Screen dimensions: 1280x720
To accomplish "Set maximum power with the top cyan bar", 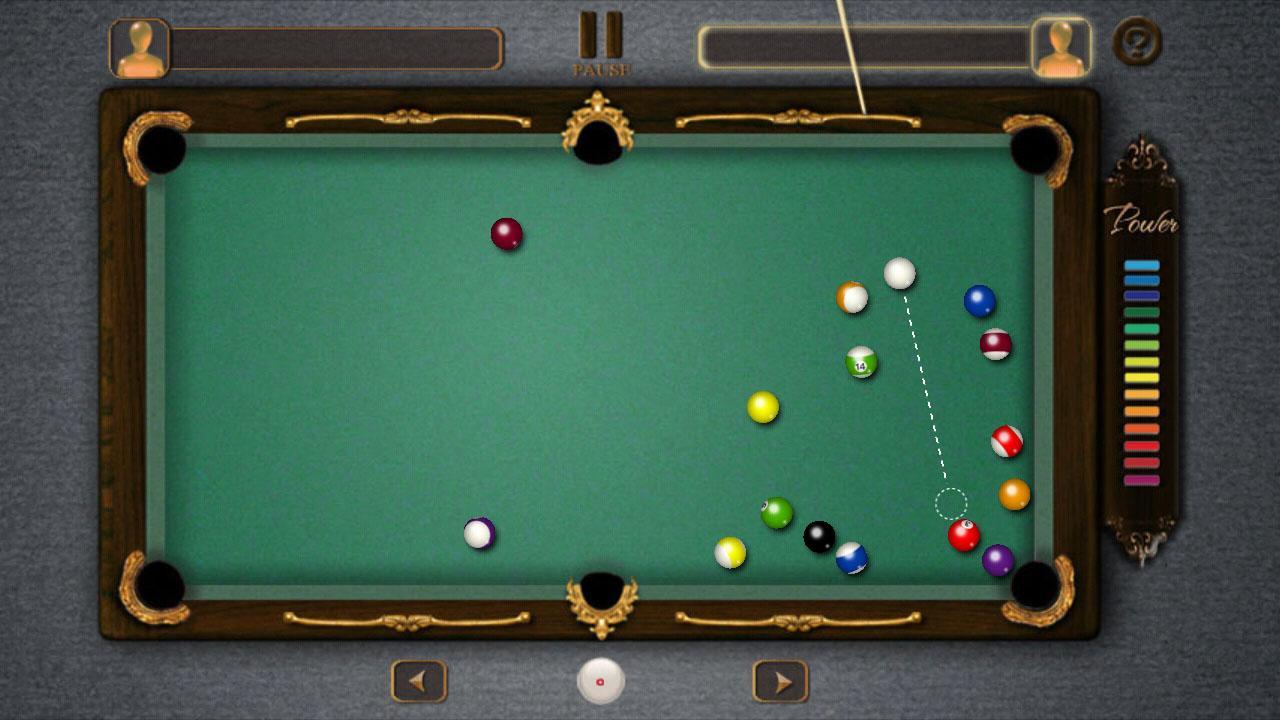I will [x=1140, y=265].
